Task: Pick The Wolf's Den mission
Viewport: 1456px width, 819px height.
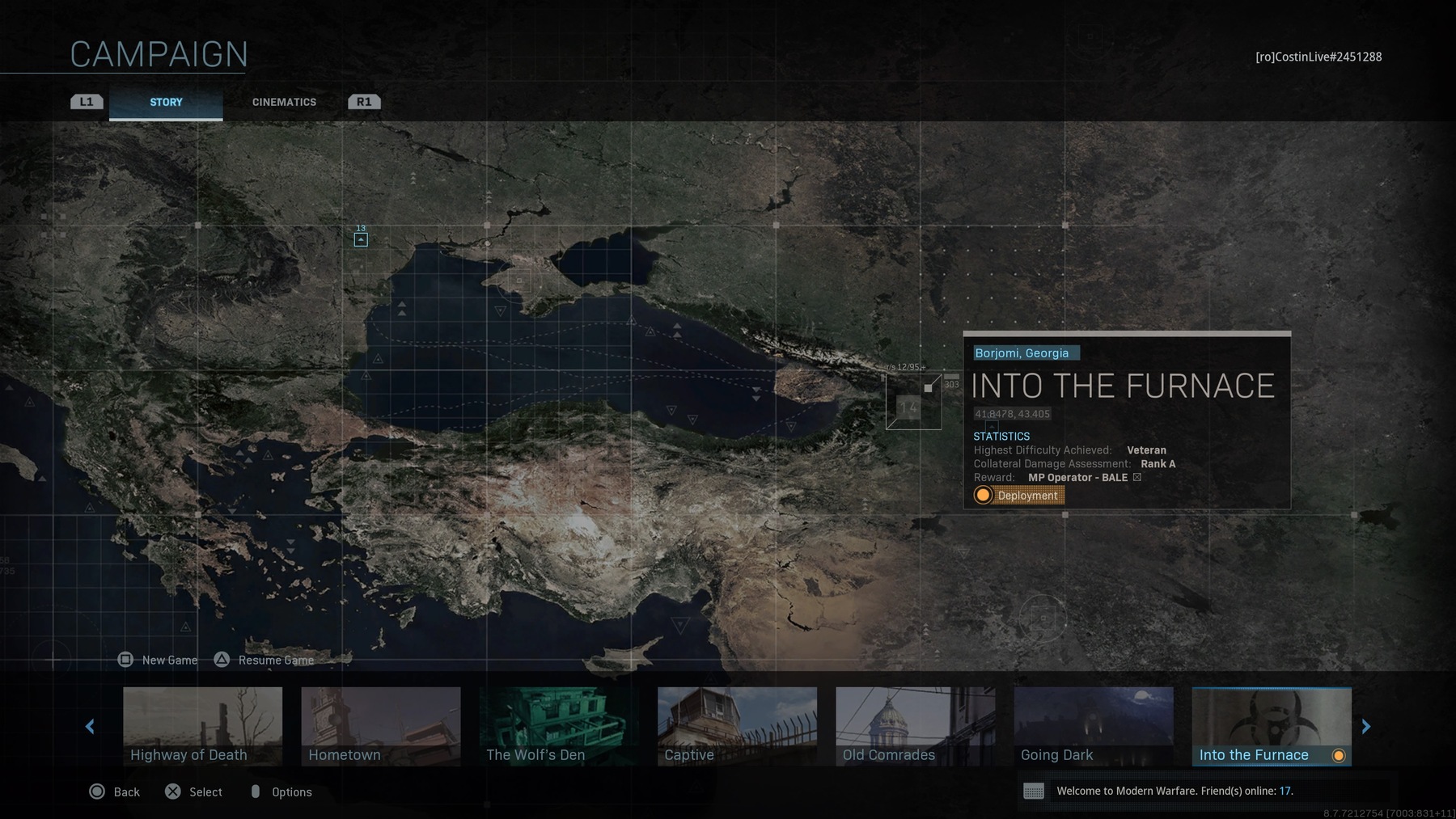Action: (x=558, y=725)
